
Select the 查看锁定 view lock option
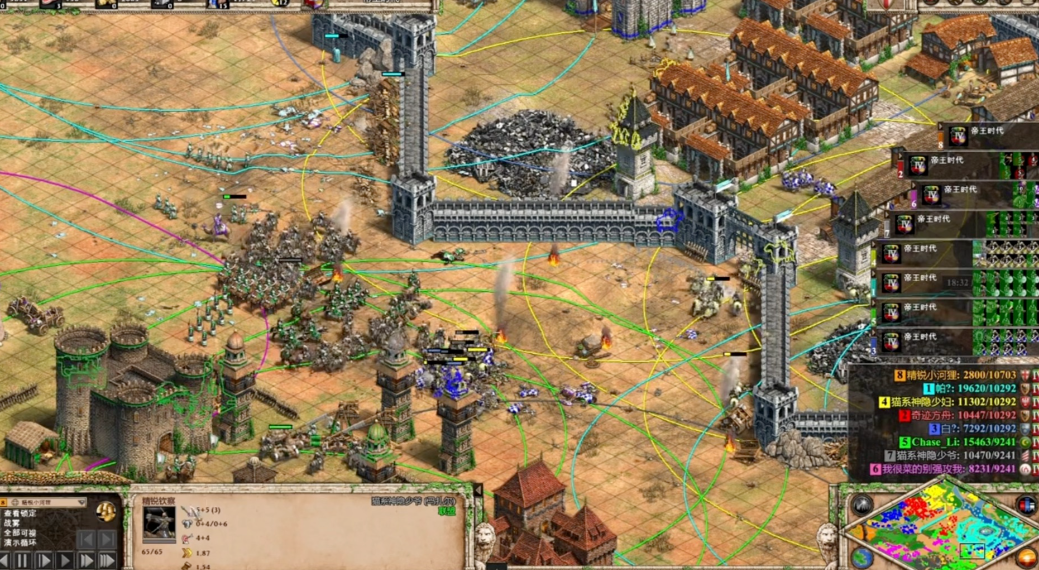click(x=20, y=514)
